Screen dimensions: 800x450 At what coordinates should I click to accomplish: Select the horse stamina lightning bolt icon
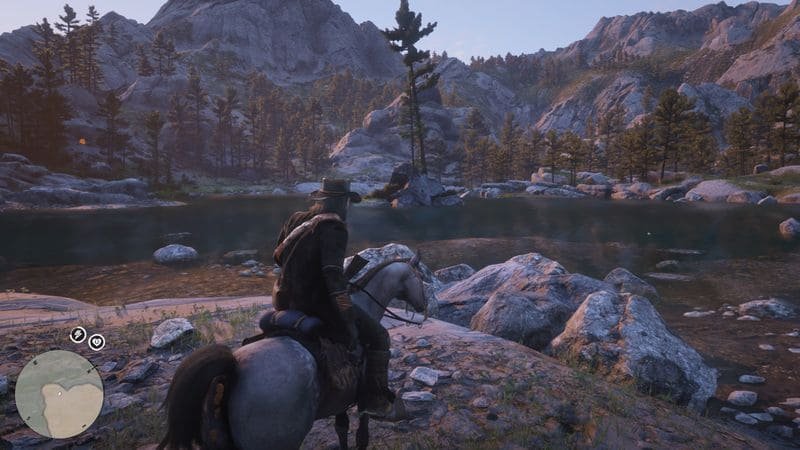coord(78,335)
